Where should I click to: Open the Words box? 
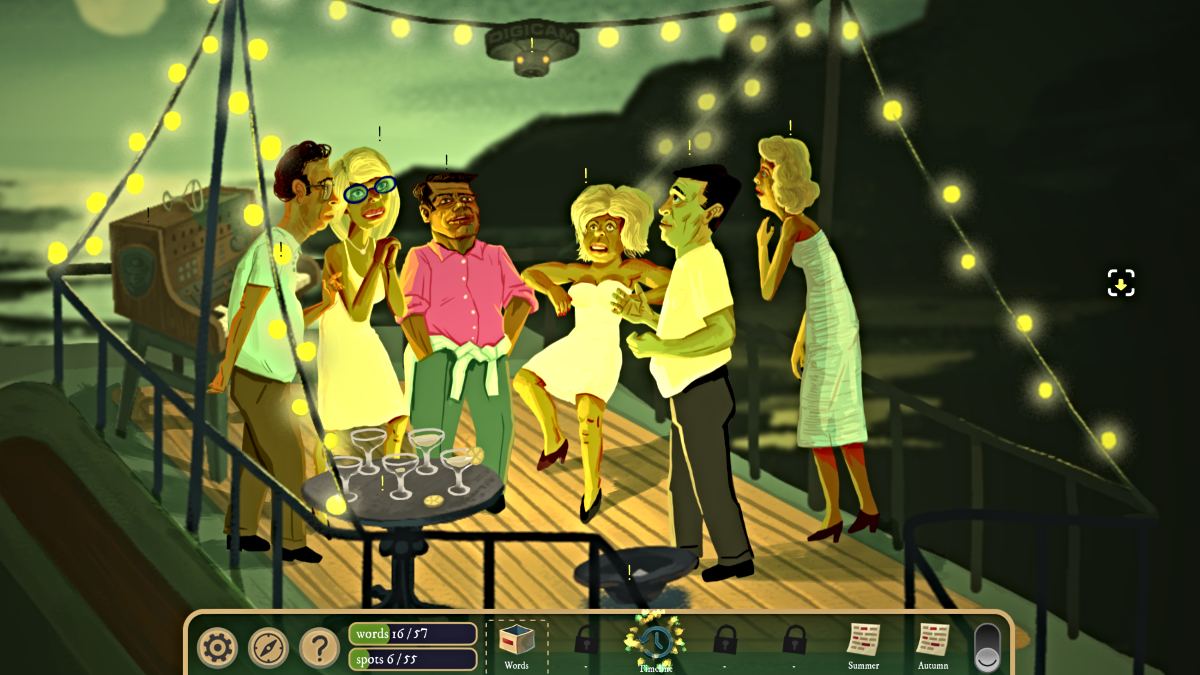[516, 642]
